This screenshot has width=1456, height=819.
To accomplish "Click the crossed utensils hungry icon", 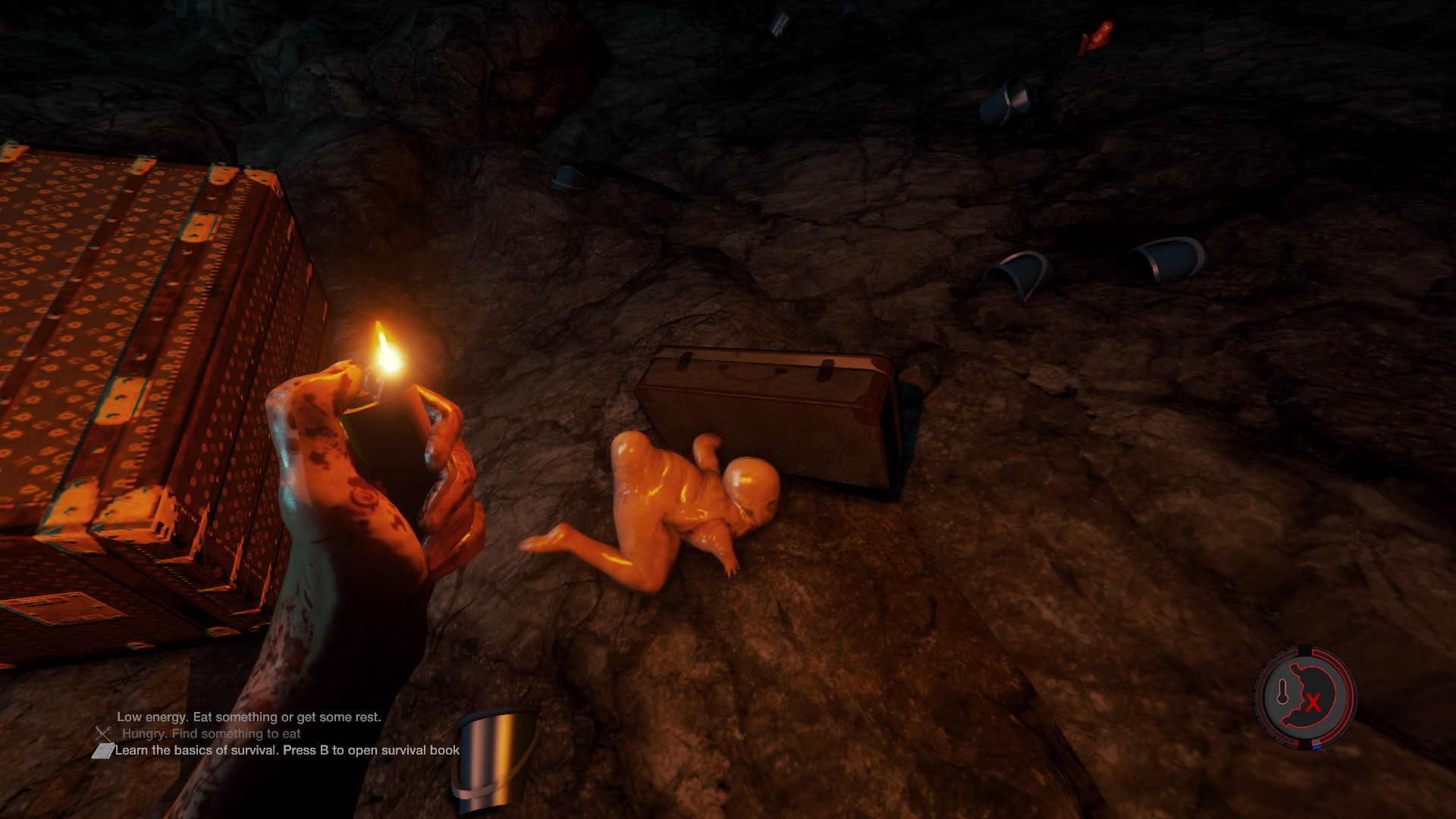I will point(103,733).
